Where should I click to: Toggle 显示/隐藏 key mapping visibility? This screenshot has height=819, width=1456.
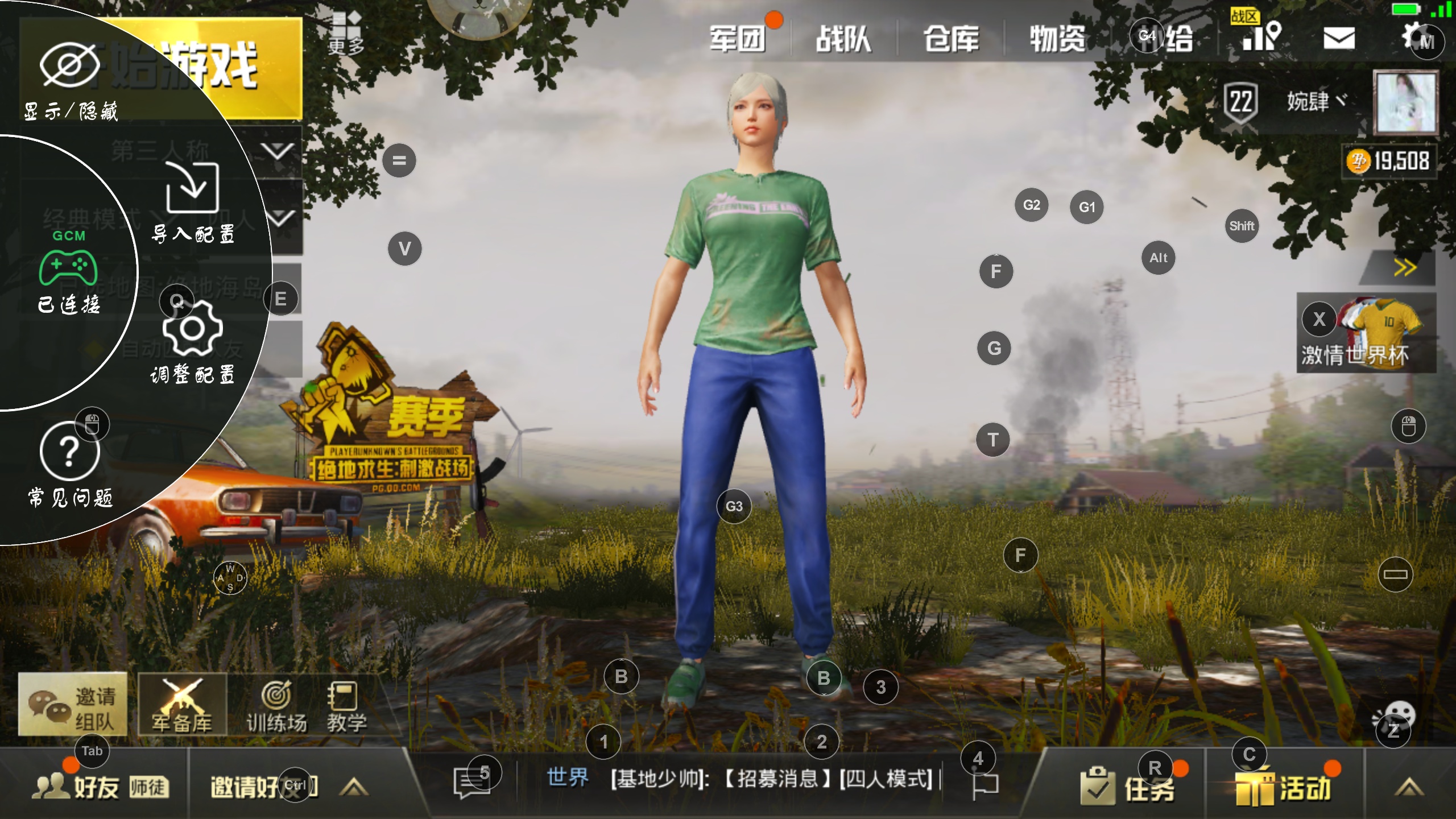click(71, 63)
